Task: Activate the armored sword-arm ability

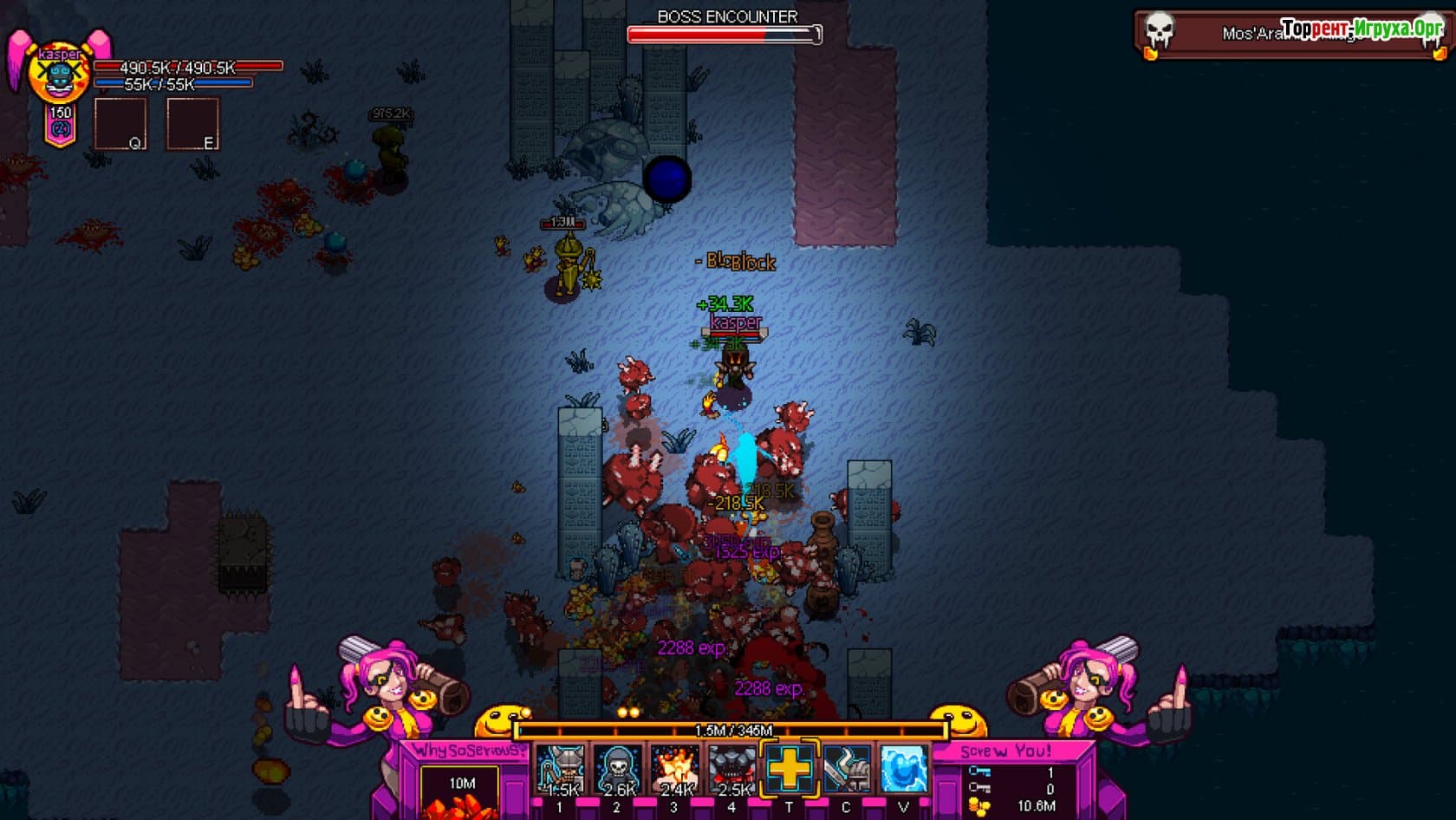Action: (846, 769)
